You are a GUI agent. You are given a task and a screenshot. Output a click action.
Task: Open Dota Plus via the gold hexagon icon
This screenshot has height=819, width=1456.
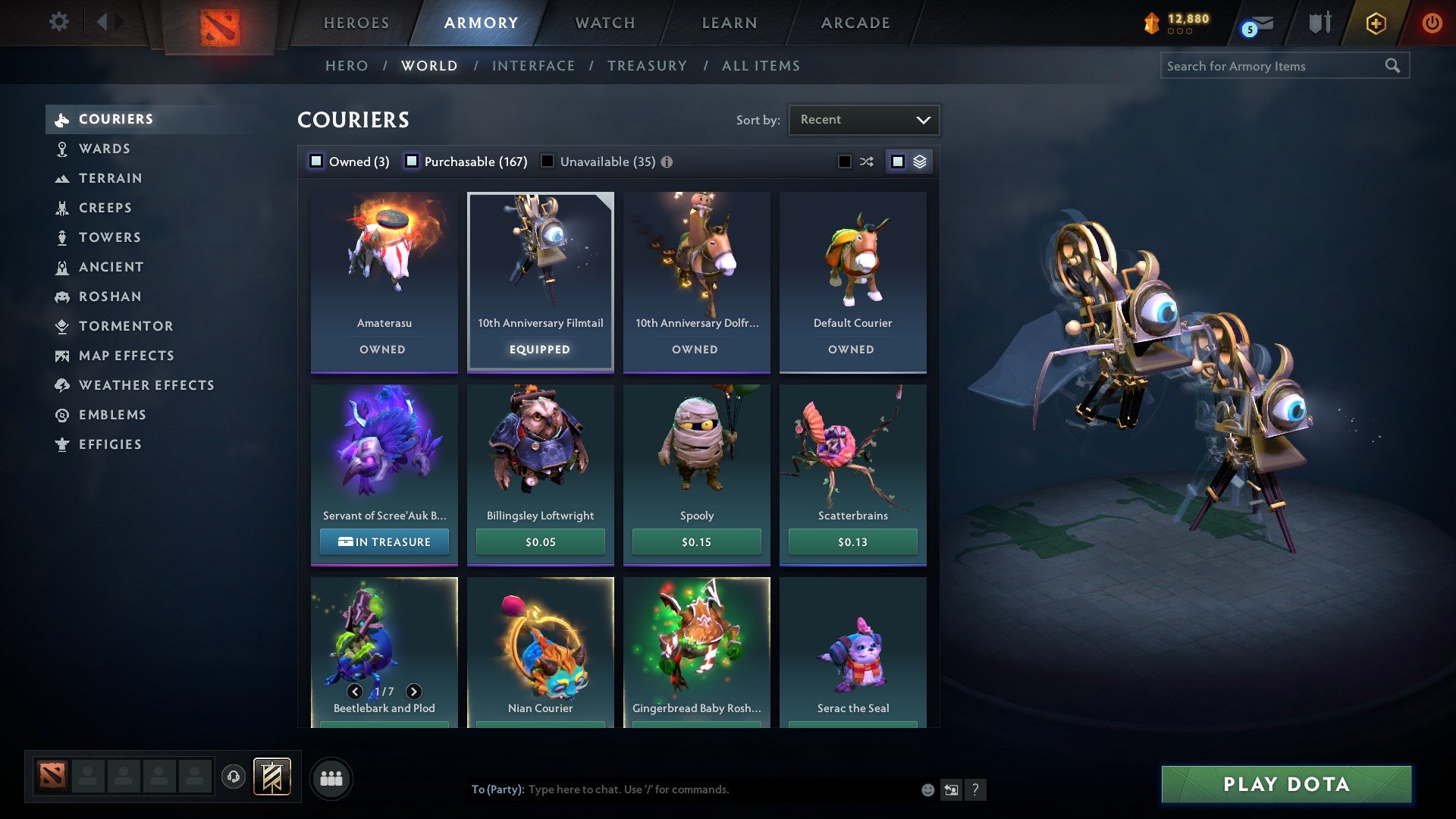pyautogui.click(x=1375, y=23)
